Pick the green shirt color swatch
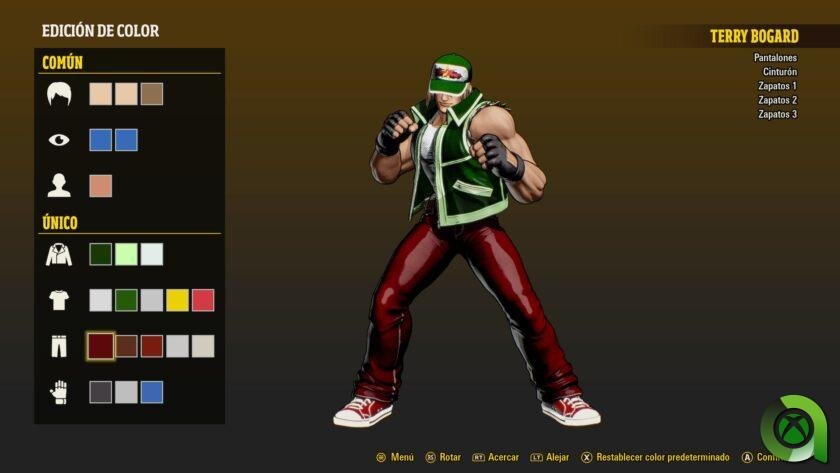 (126, 300)
